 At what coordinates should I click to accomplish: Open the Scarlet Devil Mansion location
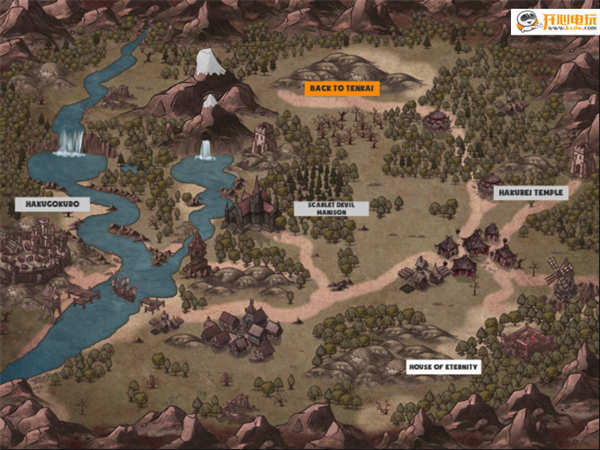click(317, 209)
